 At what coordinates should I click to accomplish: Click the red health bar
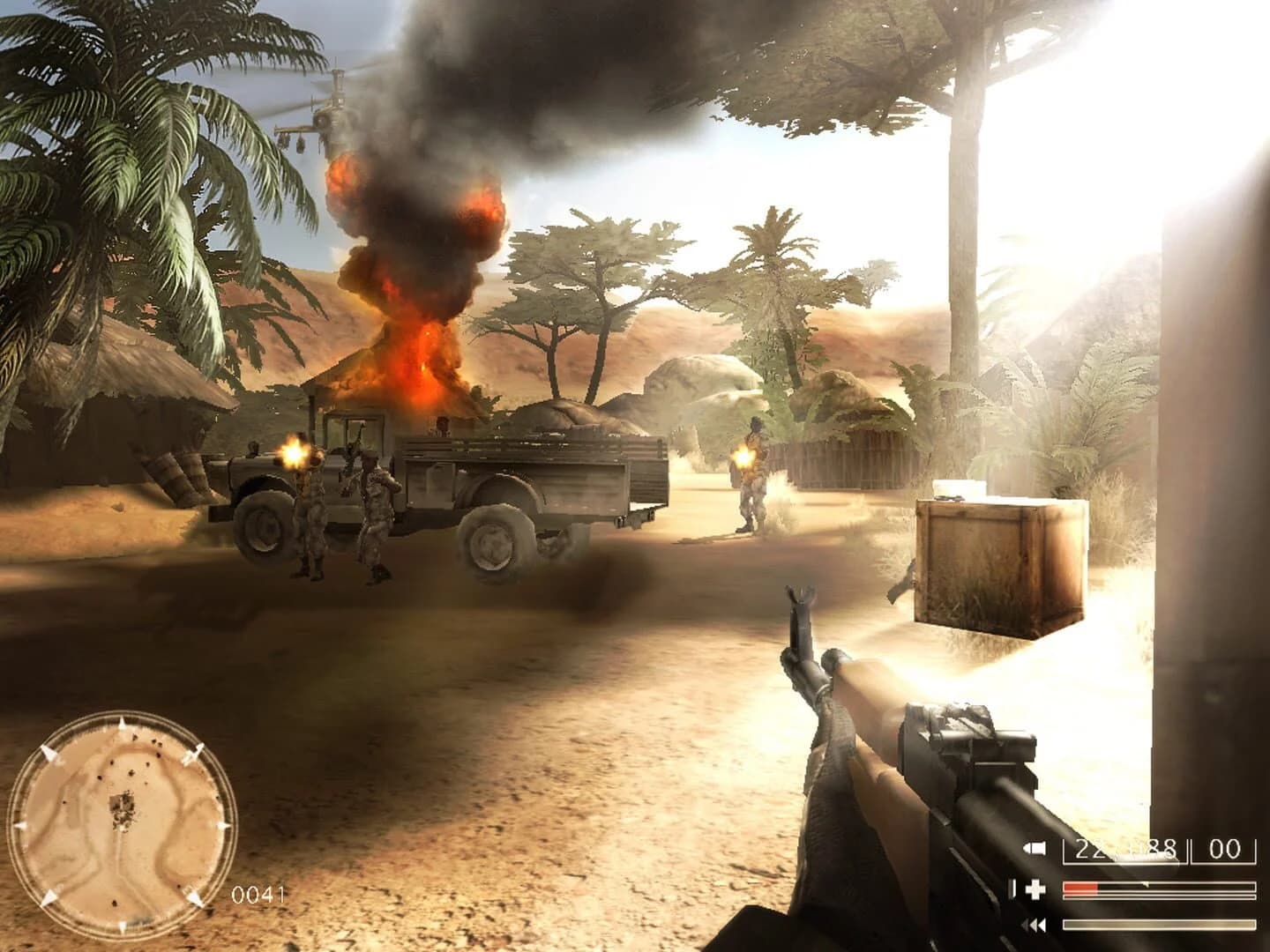click(1083, 886)
